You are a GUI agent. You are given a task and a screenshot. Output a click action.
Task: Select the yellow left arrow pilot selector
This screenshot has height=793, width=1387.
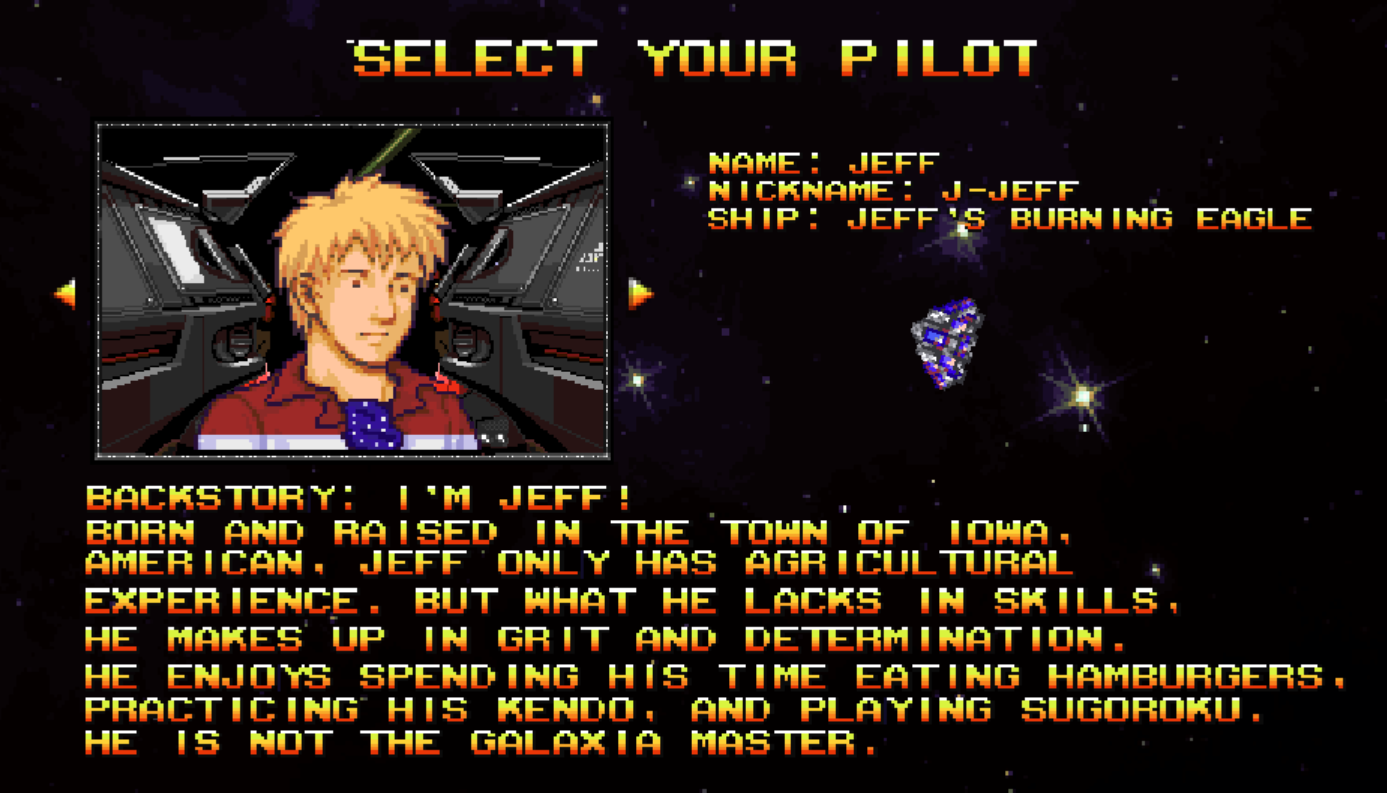[x=65, y=291]
